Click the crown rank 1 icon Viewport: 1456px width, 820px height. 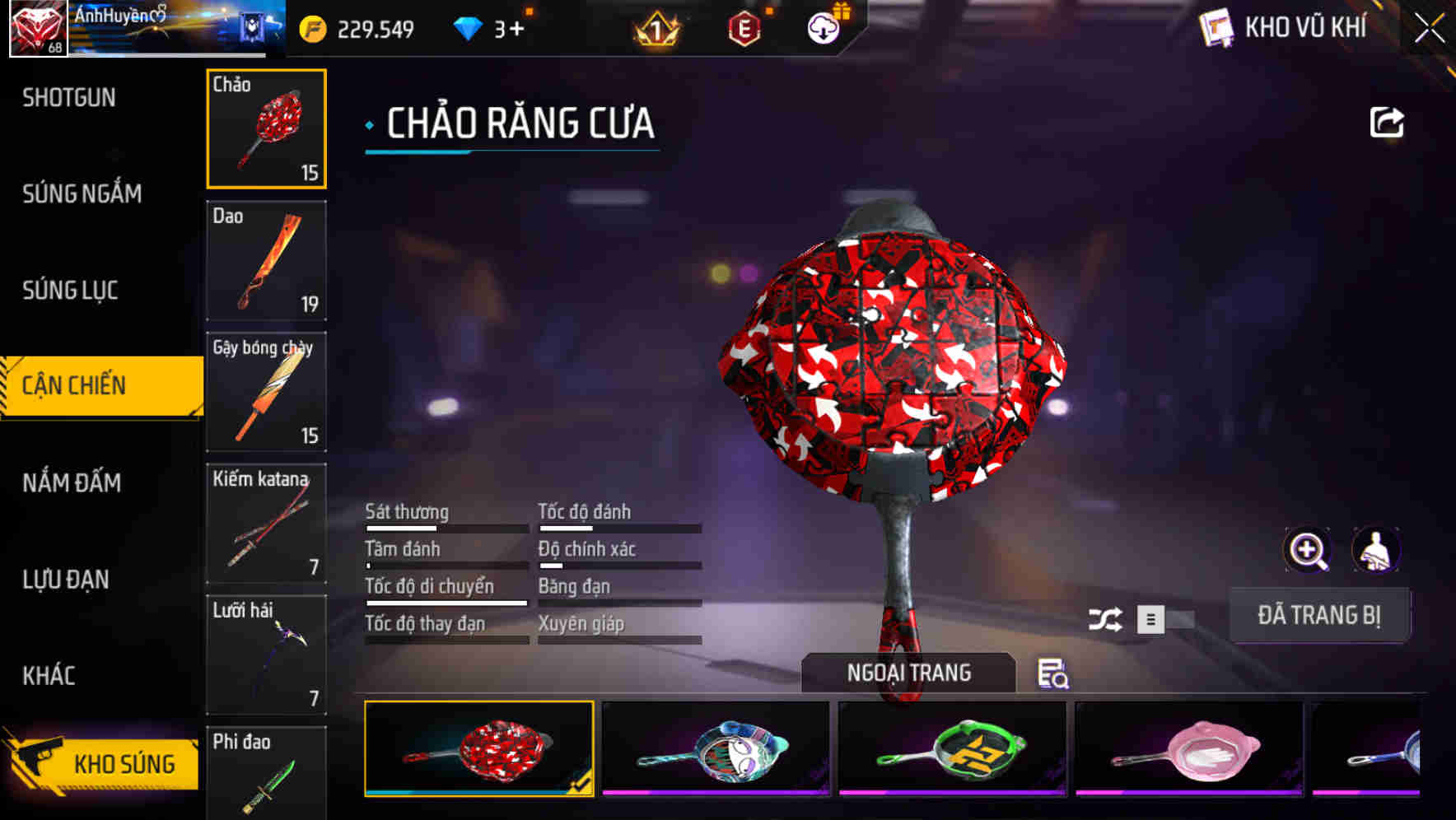tap(654, 27)
